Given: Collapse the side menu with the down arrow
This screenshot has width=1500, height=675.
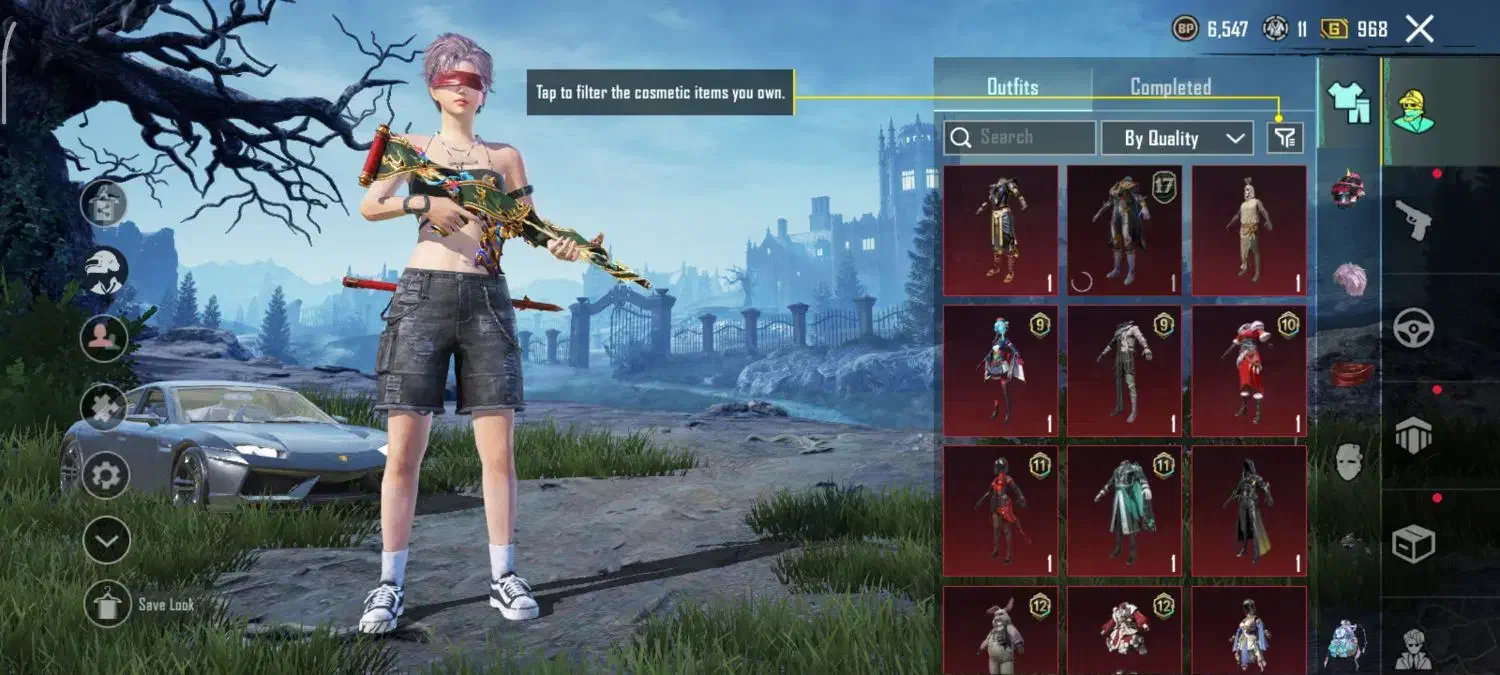Looking at the screenshot, I should pyautogui.click(x=106, y=541).
